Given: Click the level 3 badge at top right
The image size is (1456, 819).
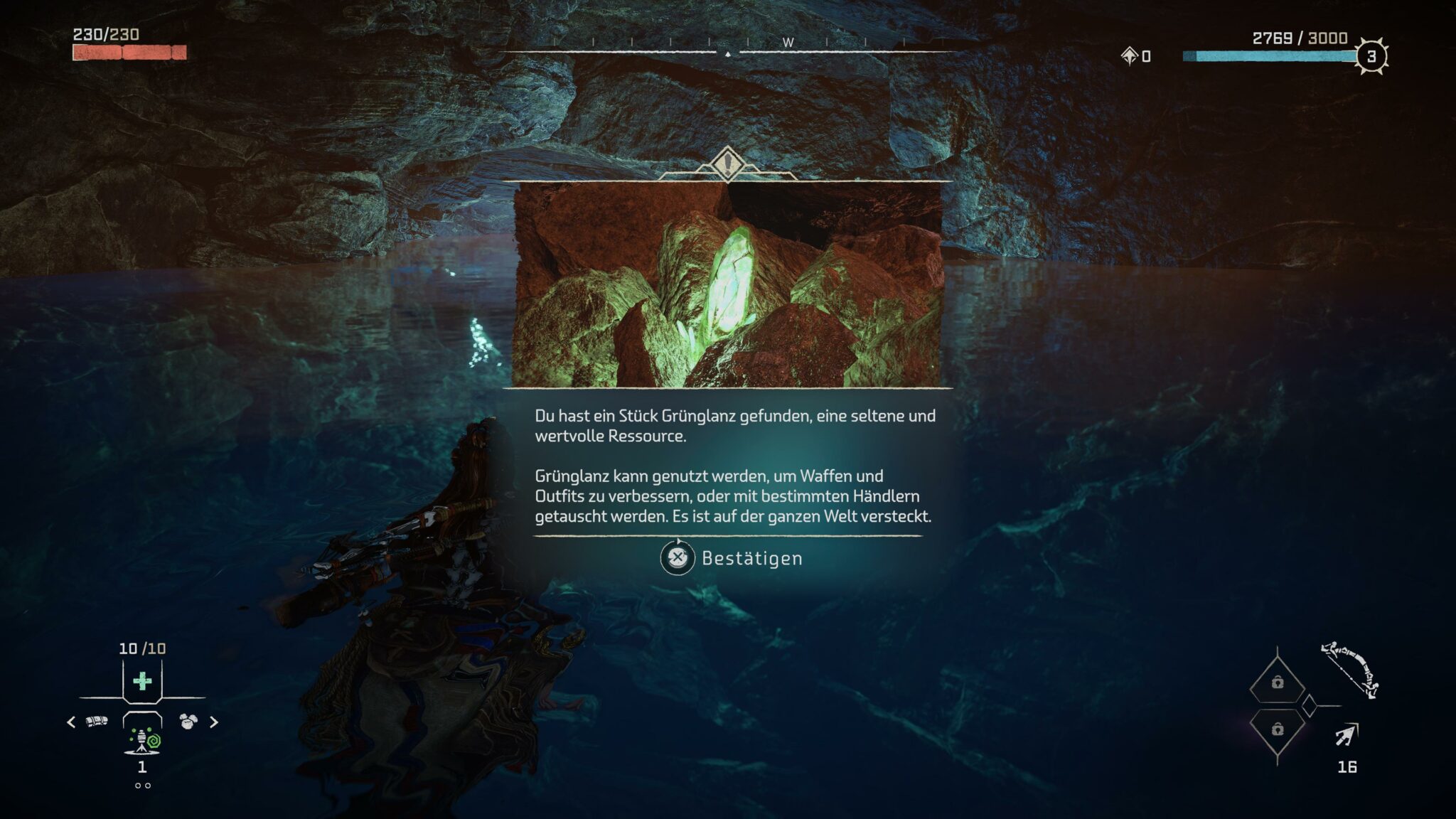Looking at the screenshot, I should point(1371,56).
